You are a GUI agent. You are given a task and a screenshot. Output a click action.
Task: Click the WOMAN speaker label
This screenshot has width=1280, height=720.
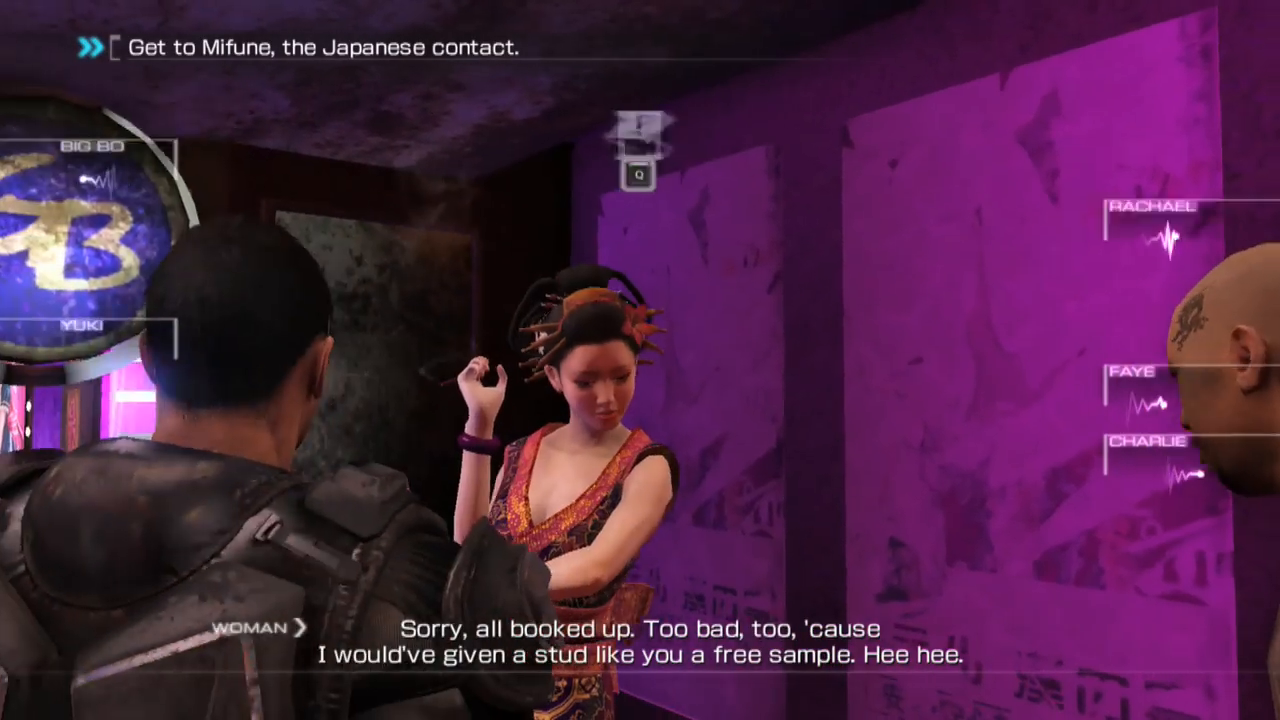coord(248,627)
